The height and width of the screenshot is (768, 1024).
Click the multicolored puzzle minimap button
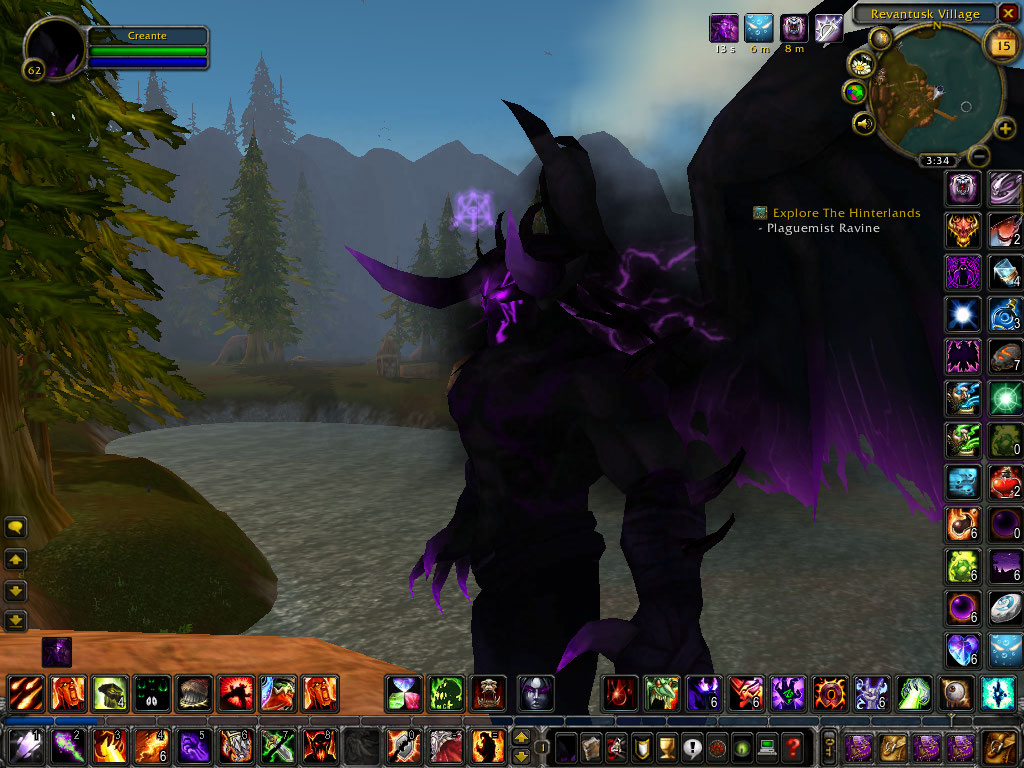pos(854,93)
